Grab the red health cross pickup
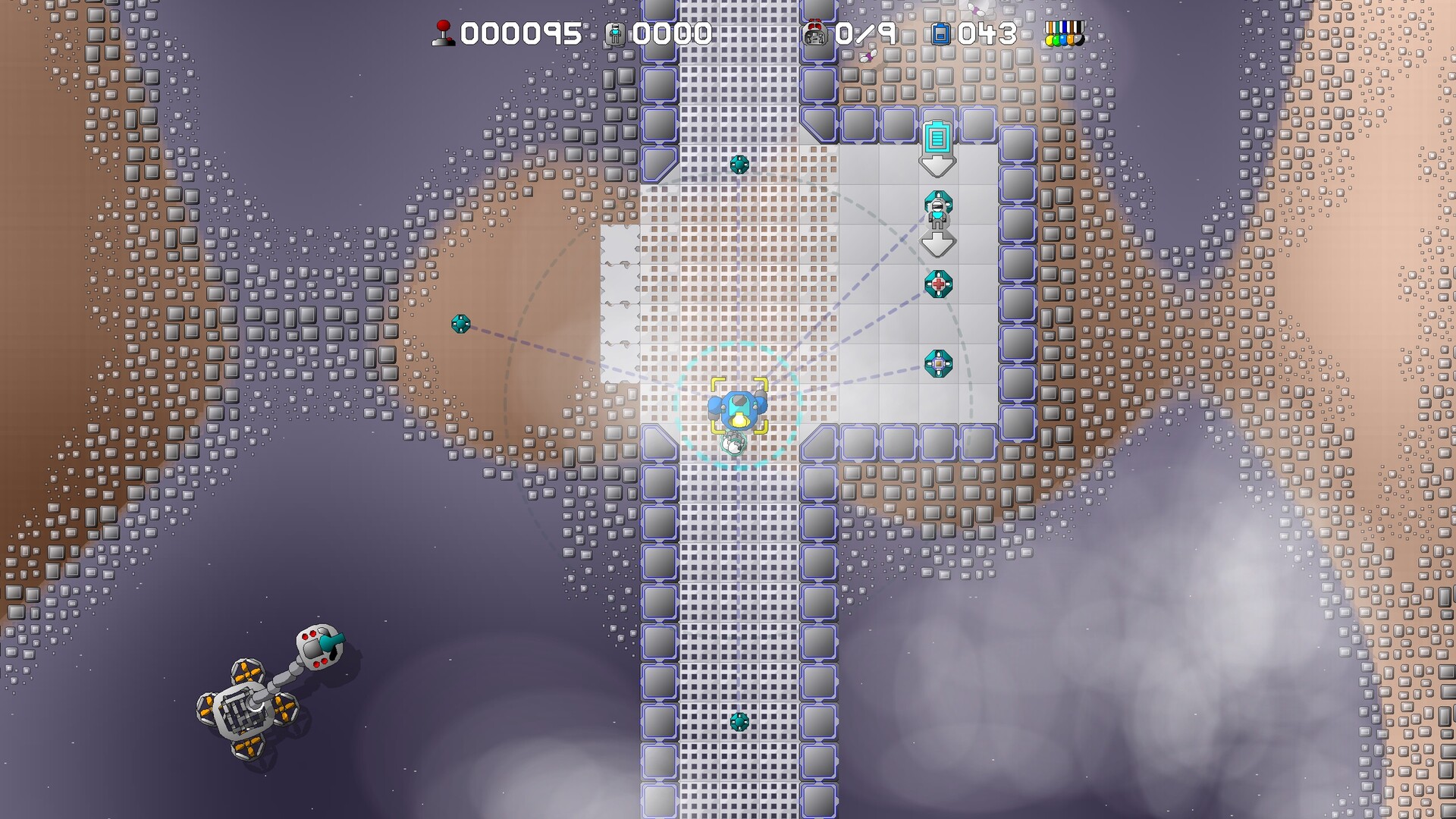Screen dimensions: 1456x819 click(x=939, y=283)
